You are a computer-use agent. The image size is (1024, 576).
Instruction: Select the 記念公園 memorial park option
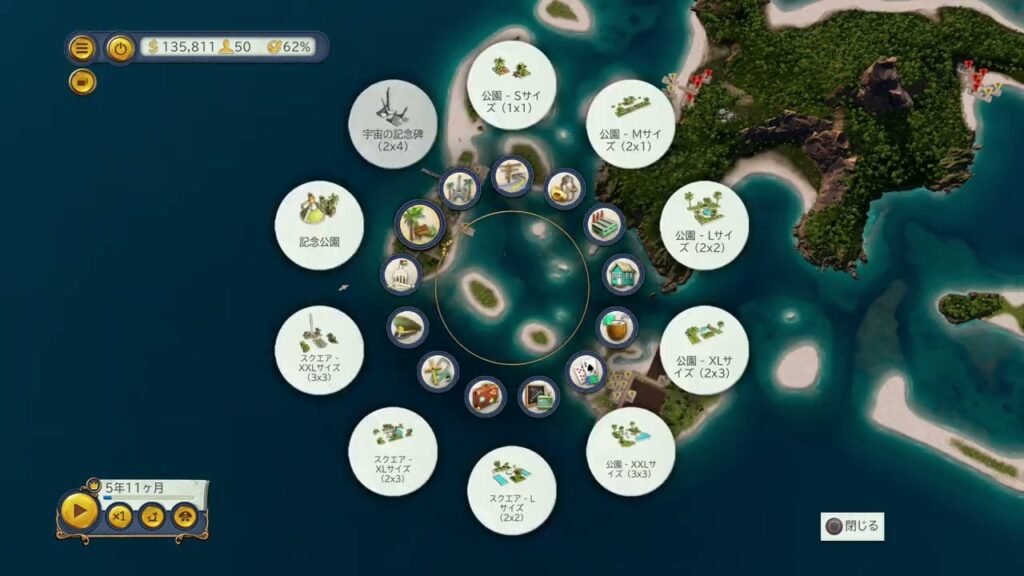(319, 225)
